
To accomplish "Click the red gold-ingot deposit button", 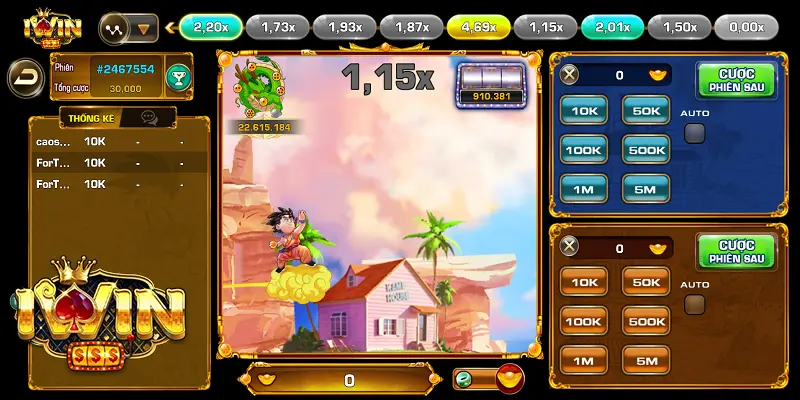I will [511, 379].
